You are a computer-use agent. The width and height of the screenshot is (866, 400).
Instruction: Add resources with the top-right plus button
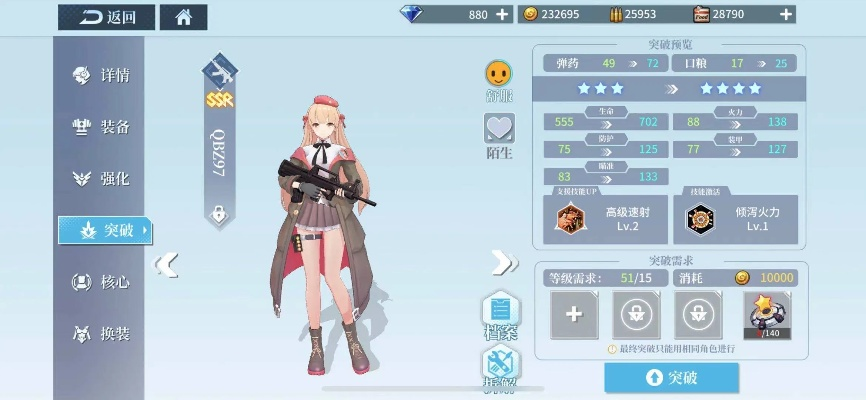[x=787, y=14]
